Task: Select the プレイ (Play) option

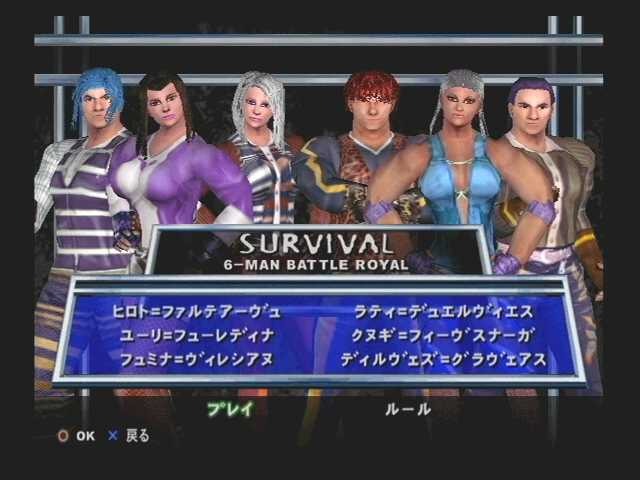Action: (230, 408)
